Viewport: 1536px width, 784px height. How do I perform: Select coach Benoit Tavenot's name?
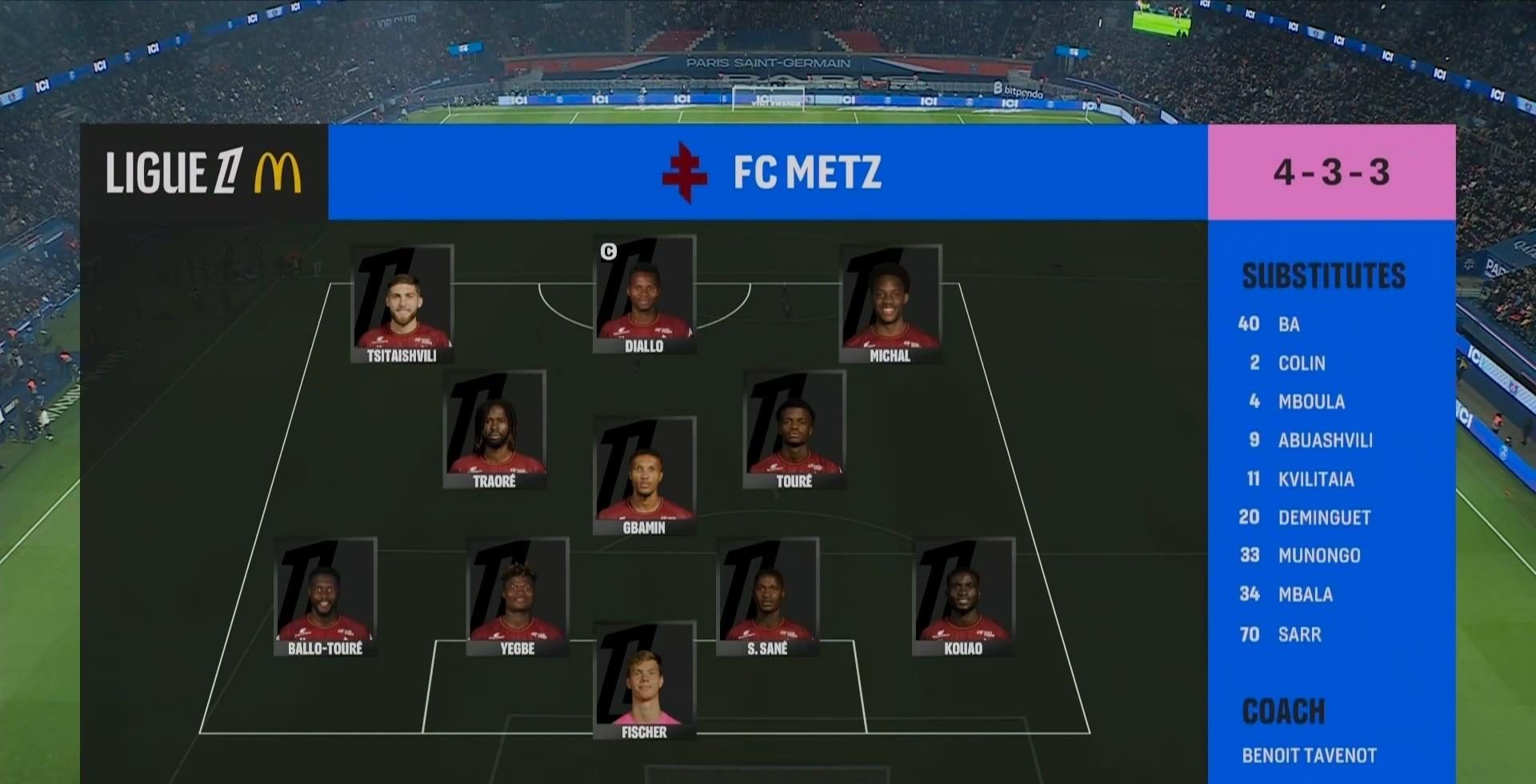(x=1309, y=755)
